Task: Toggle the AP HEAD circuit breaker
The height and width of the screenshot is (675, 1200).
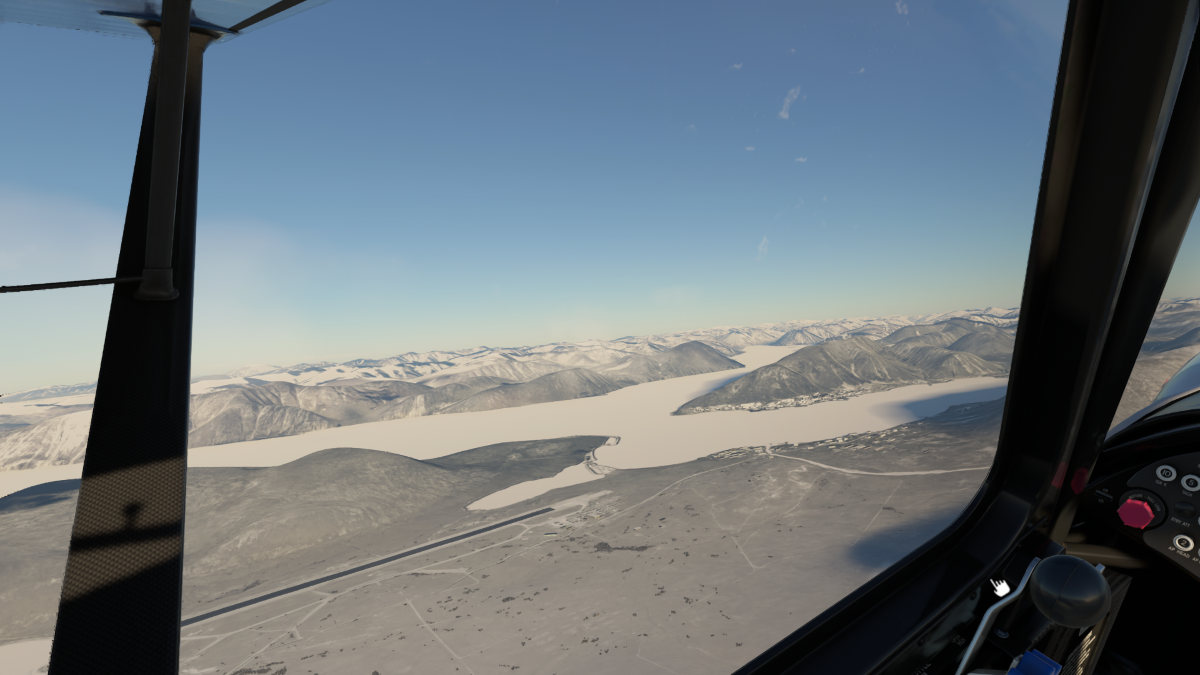Action: (x=1183, y=543)
